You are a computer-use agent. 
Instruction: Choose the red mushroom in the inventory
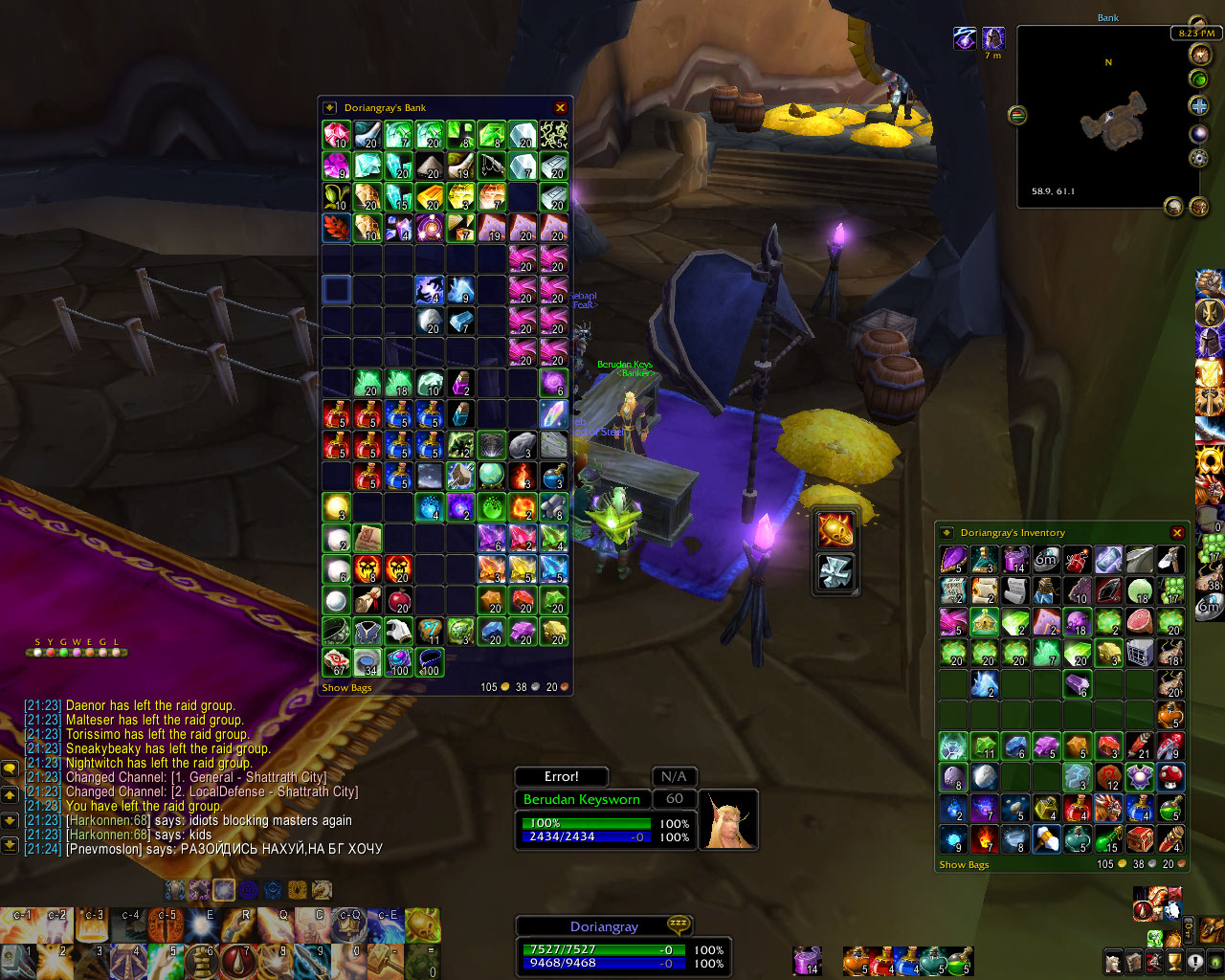pyautogui.click(x=1171, y=777)
